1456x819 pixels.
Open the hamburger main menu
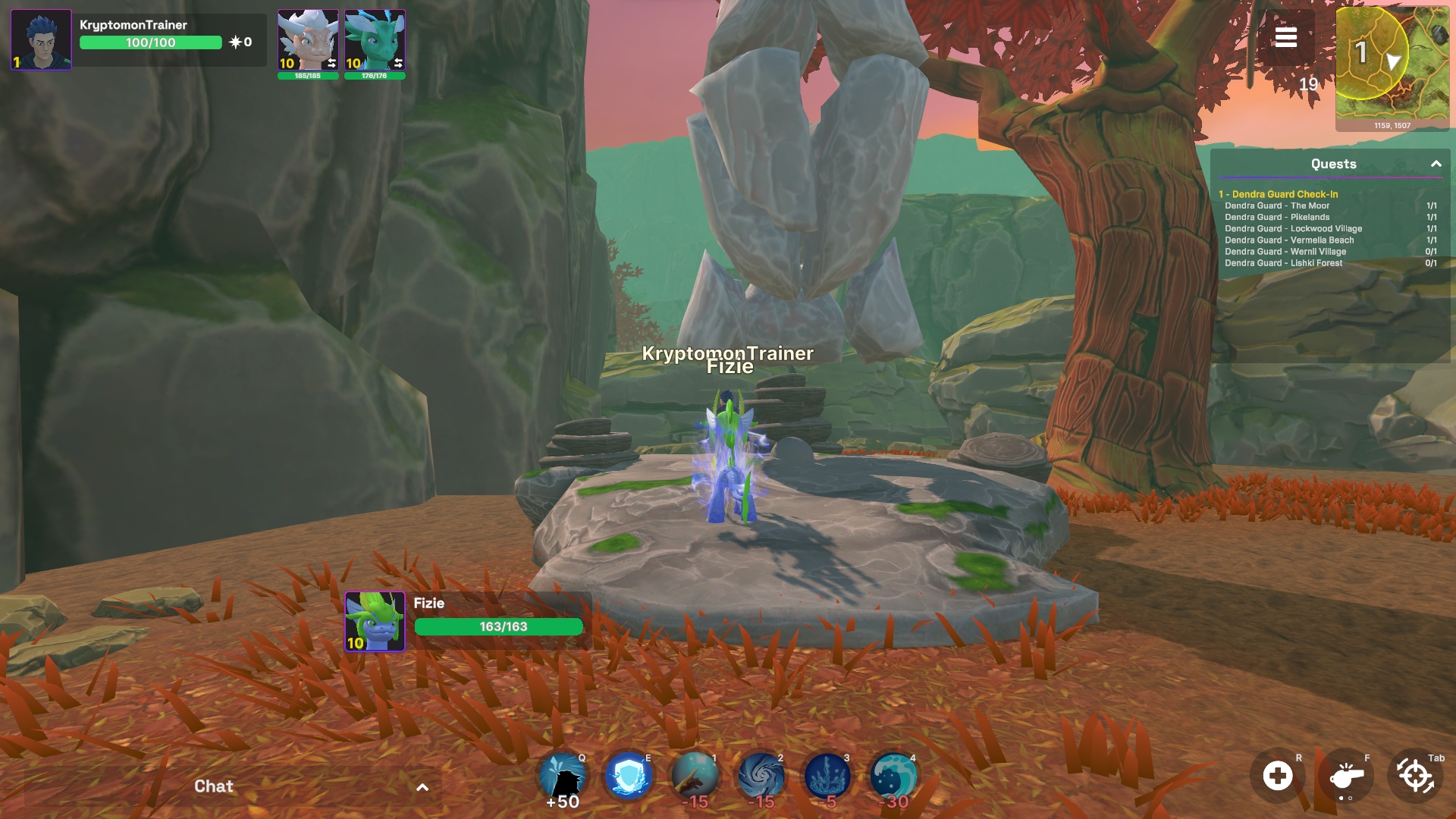[1285, 37]
